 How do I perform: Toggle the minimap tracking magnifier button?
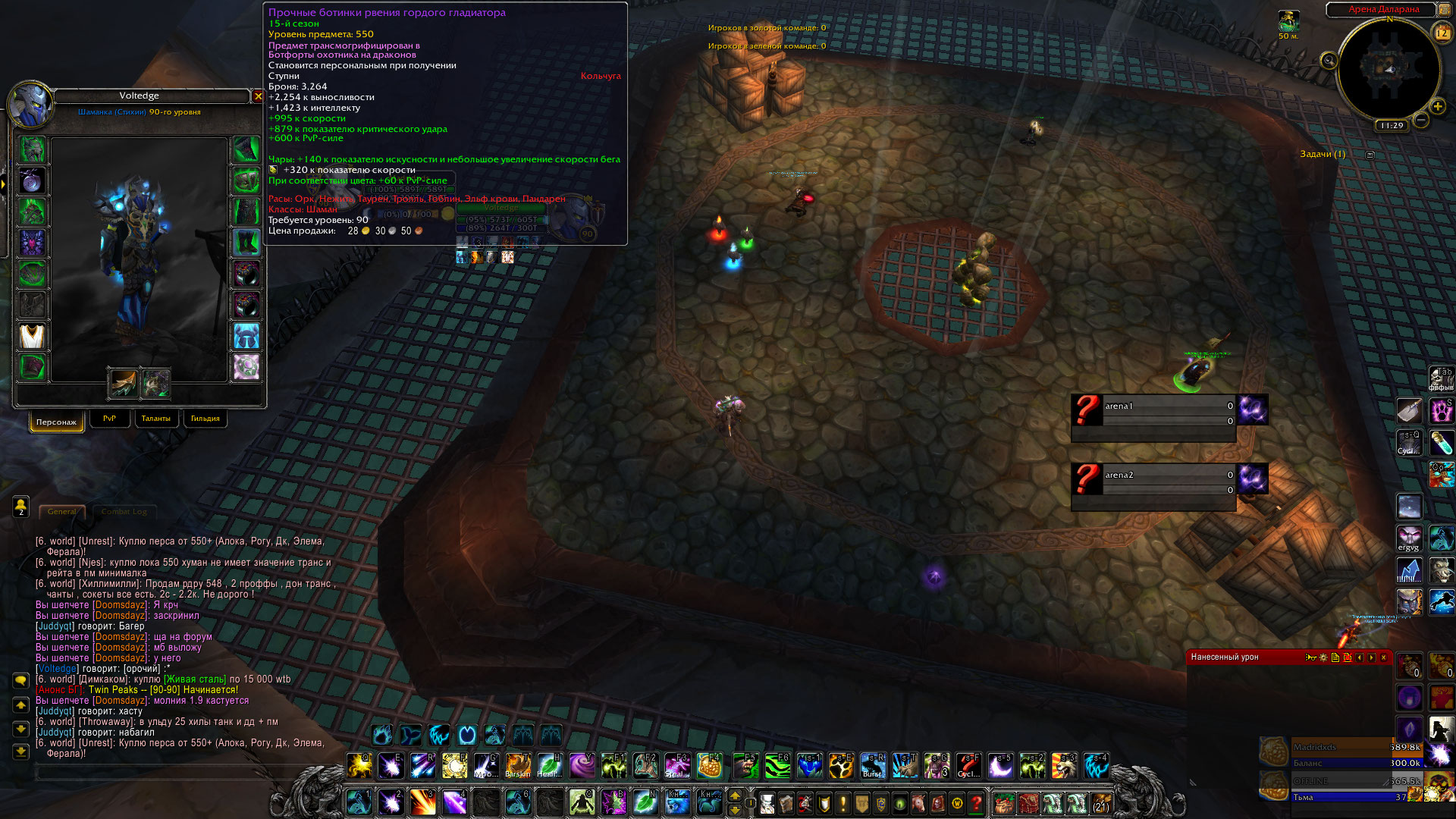tap(1329, 61)
